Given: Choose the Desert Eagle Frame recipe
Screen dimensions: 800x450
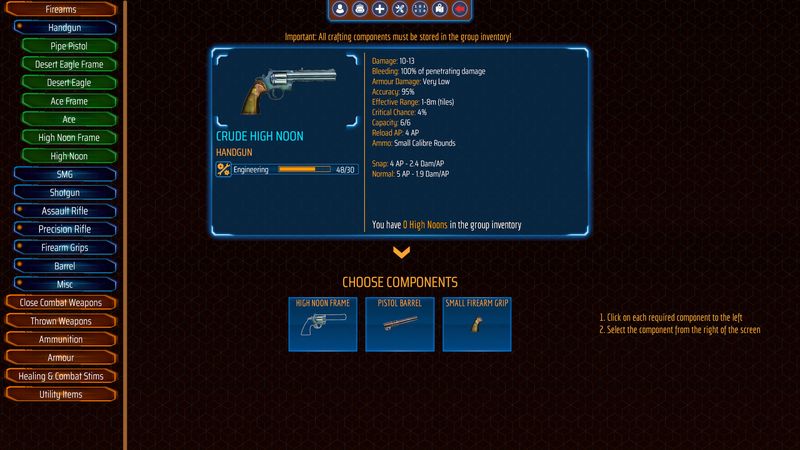Looking at the screenshot, I should click(x=69, y=64).
